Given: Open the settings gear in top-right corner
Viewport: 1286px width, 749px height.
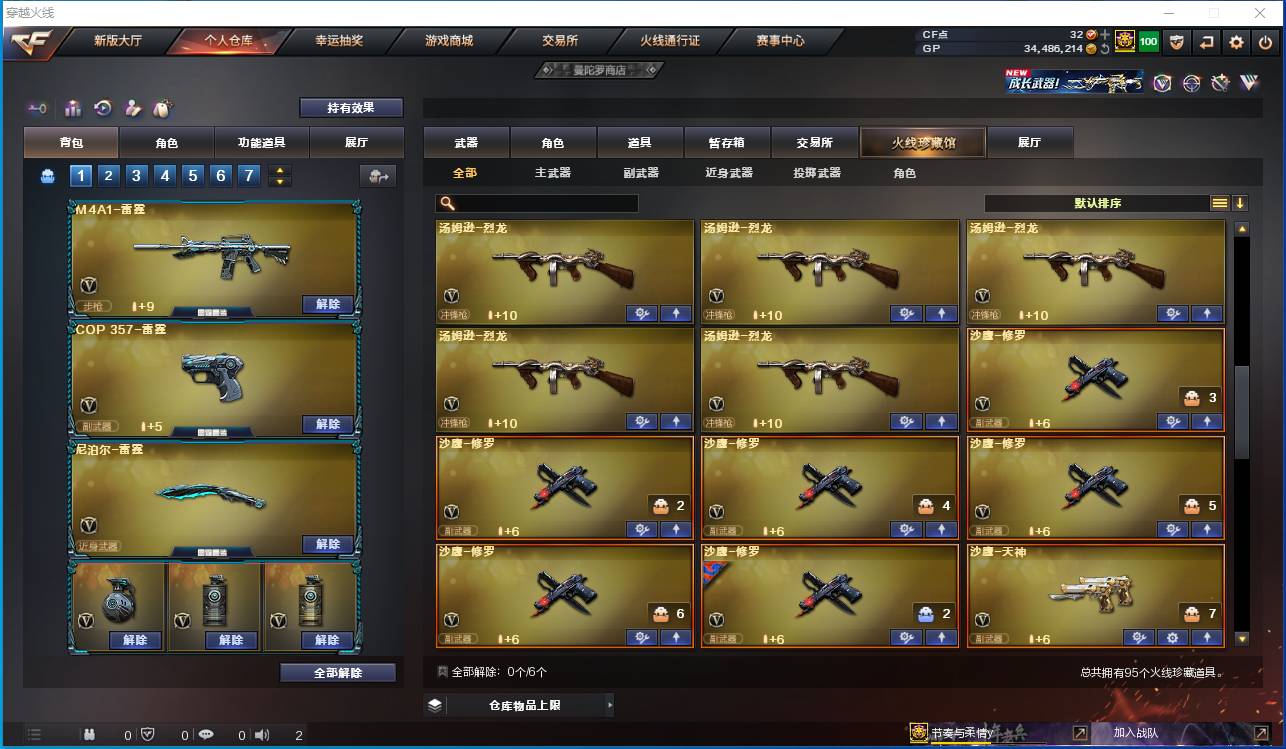Looking at the screenshot, I should 1238,42.
